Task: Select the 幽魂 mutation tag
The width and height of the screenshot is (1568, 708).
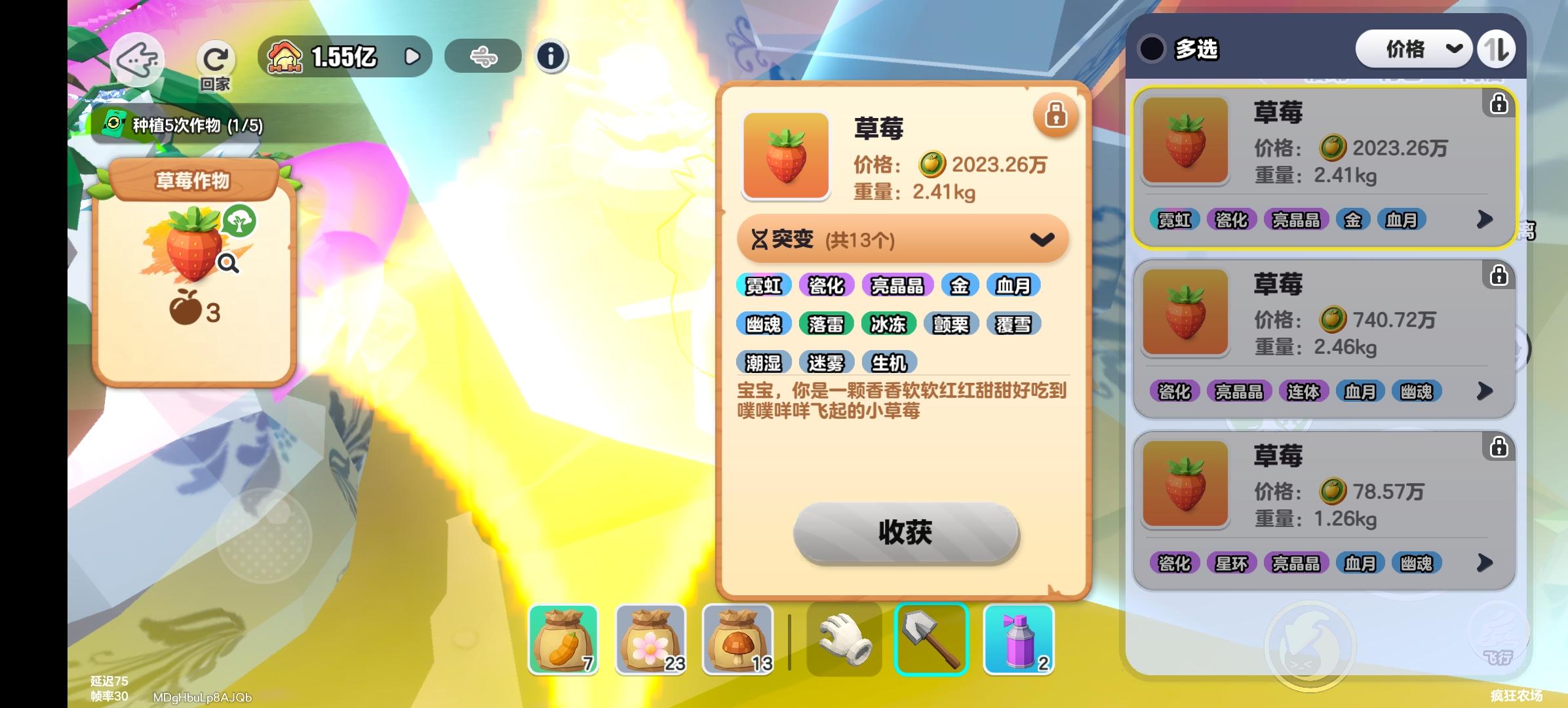Action: (764, 323)
